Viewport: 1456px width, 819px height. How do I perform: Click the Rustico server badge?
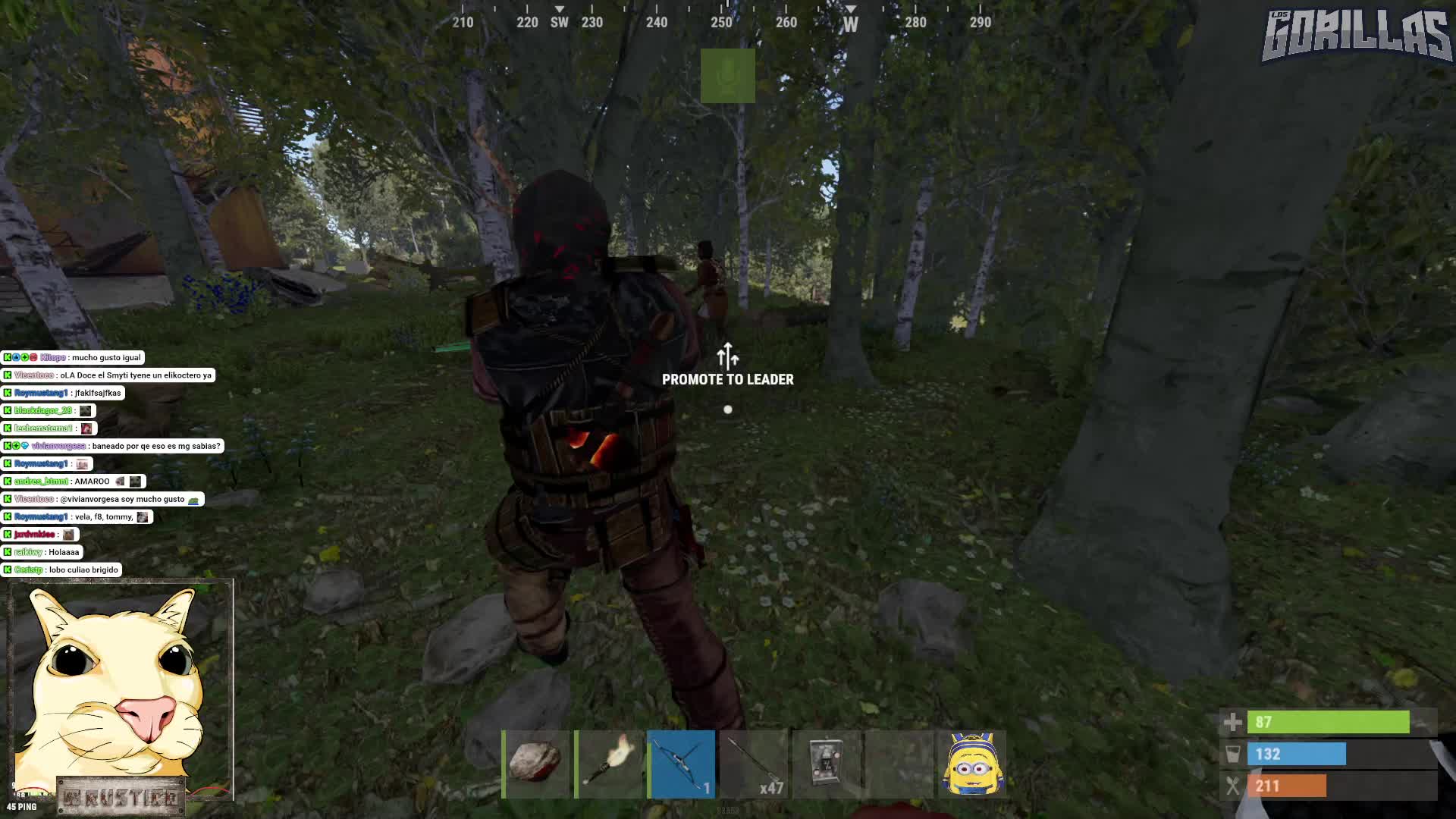(x=121, y=797)
